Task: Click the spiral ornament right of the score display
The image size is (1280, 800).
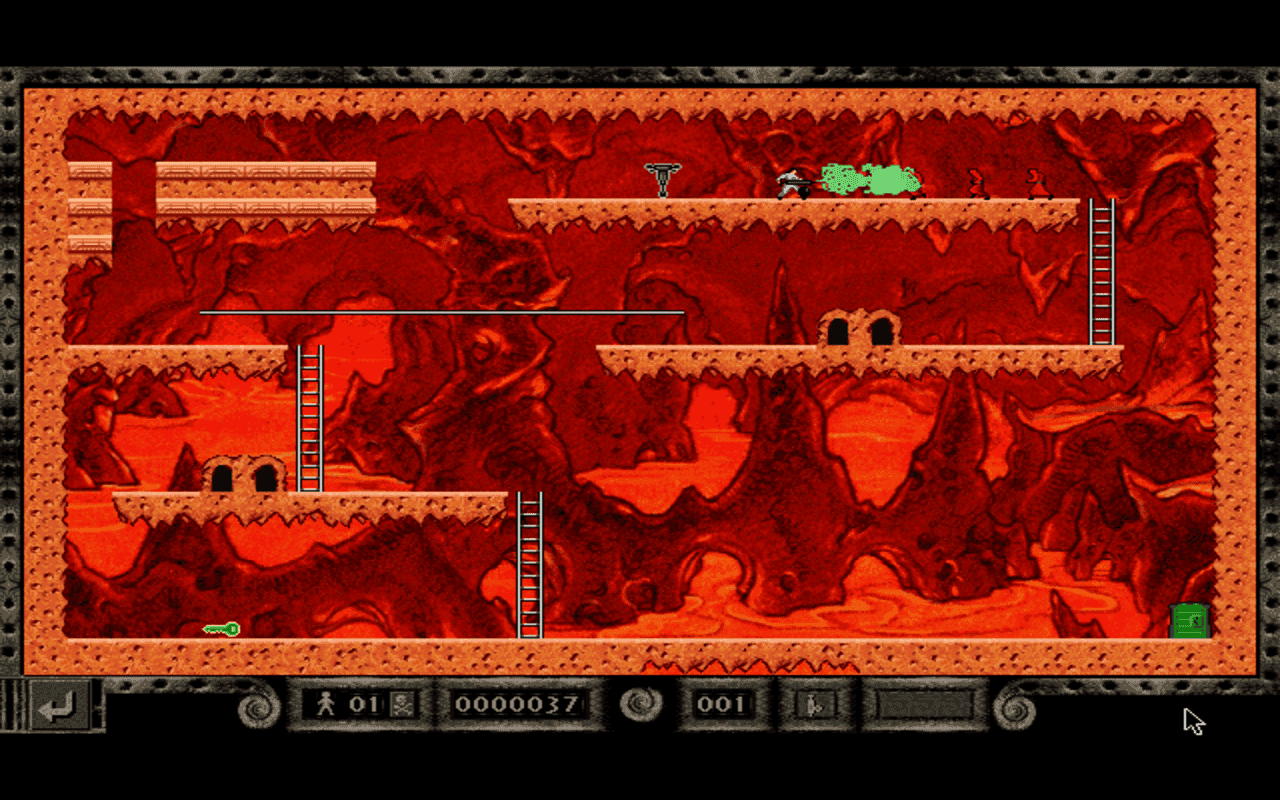Action: [x=641, y=705]
